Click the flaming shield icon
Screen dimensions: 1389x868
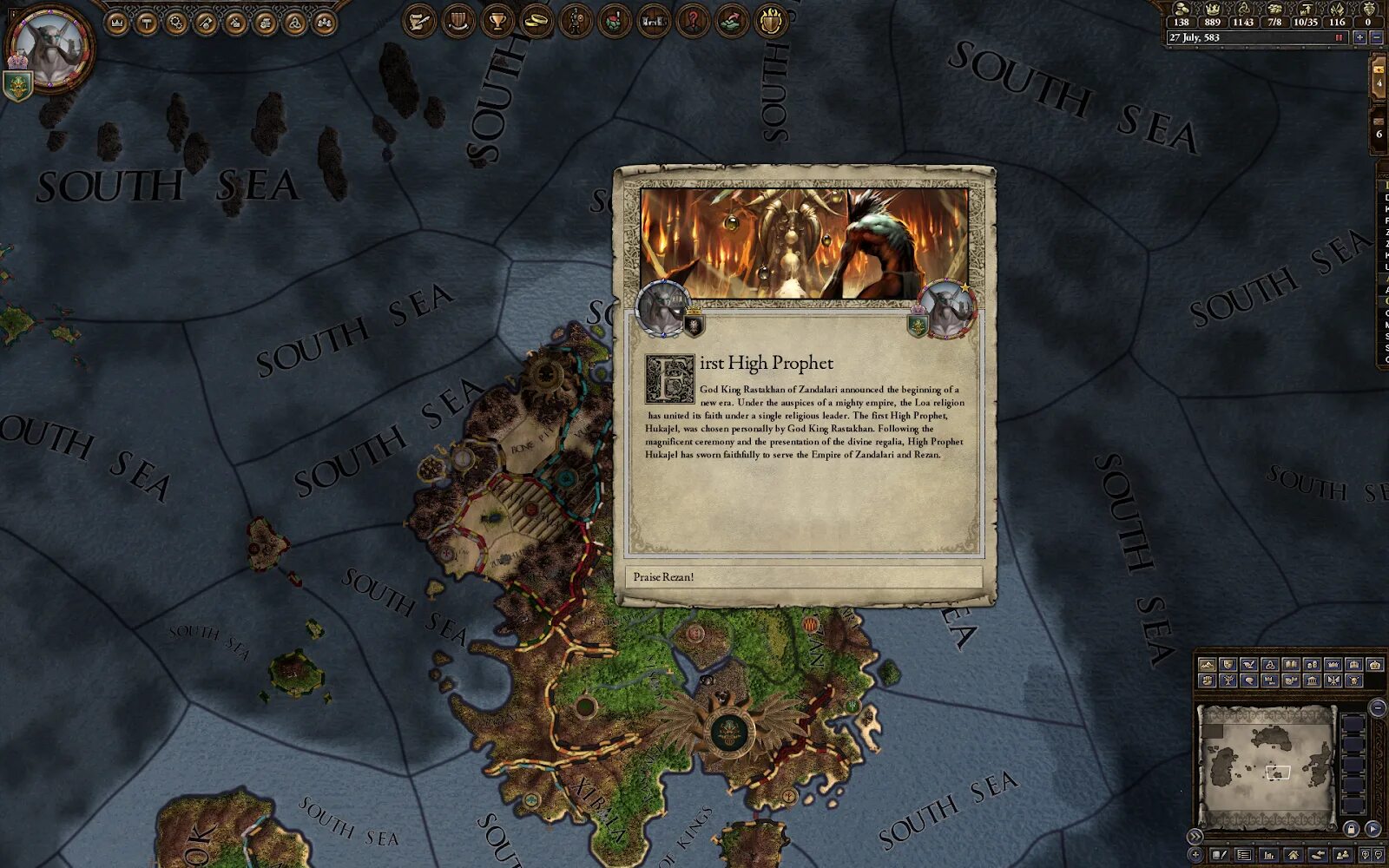pyautogui.click(x=771, y=21)
